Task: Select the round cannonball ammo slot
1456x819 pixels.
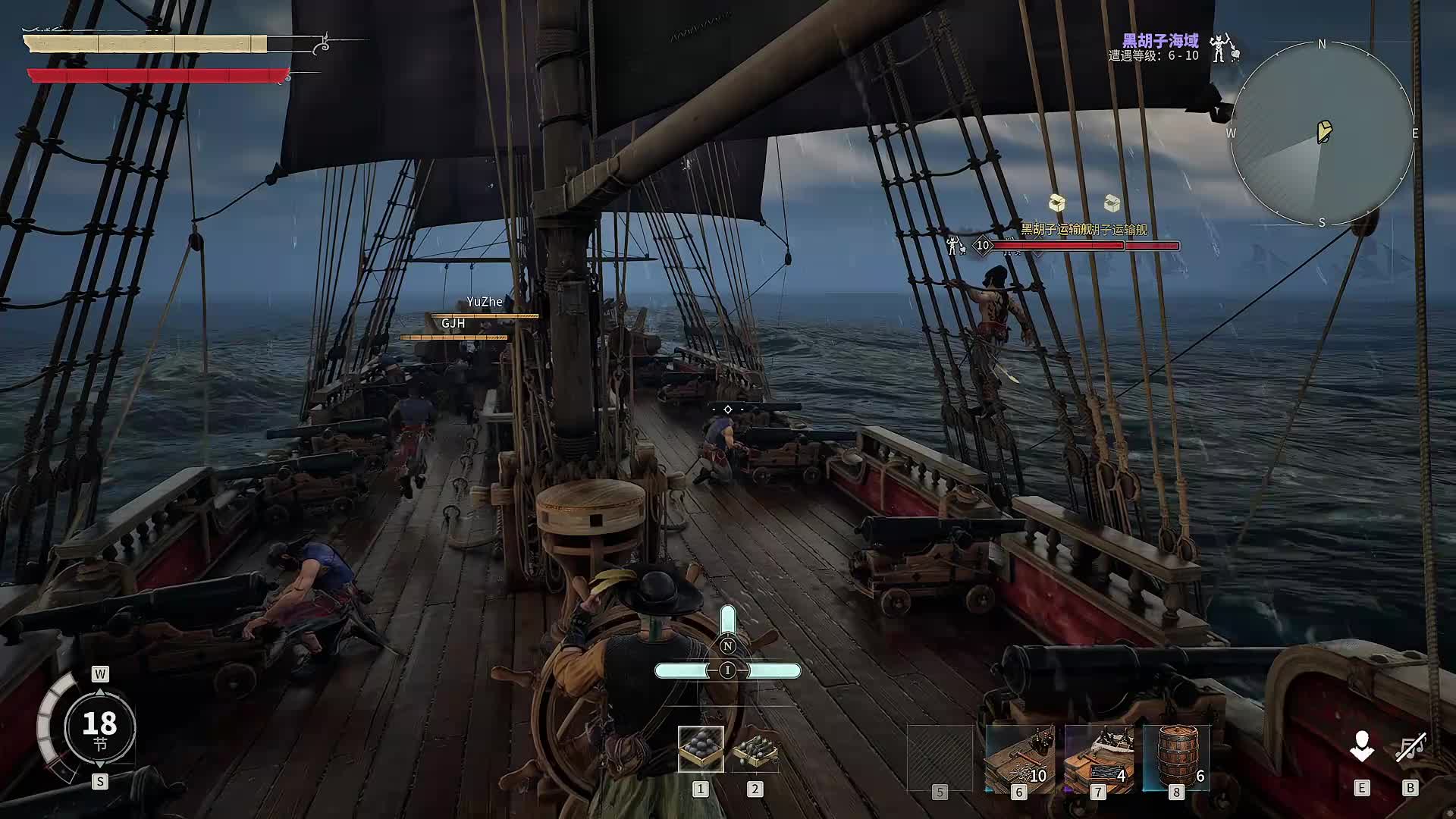Action: click(x=700, y=748)
